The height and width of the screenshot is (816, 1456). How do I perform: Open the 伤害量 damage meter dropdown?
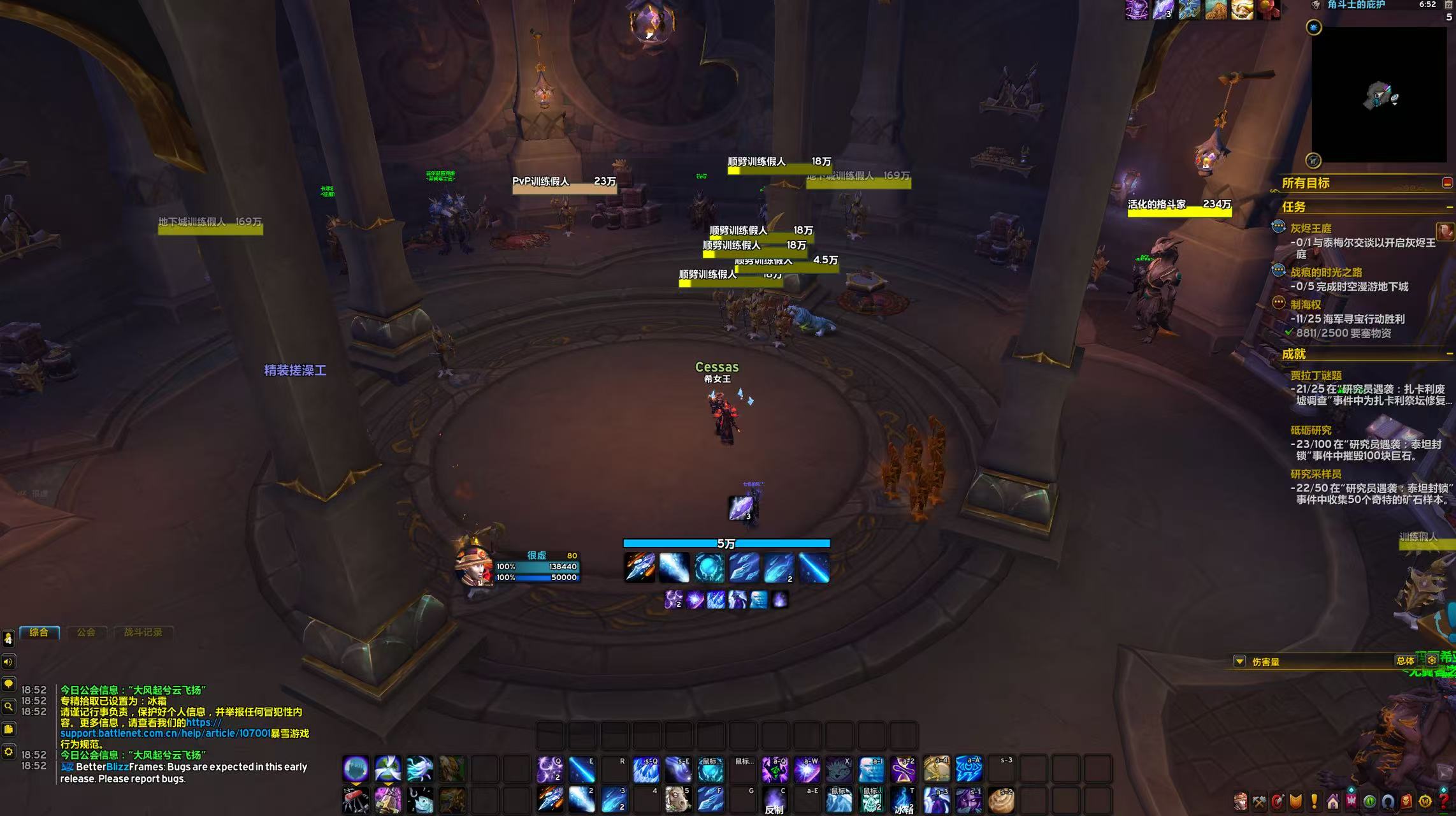click(x=1239, y=662)
